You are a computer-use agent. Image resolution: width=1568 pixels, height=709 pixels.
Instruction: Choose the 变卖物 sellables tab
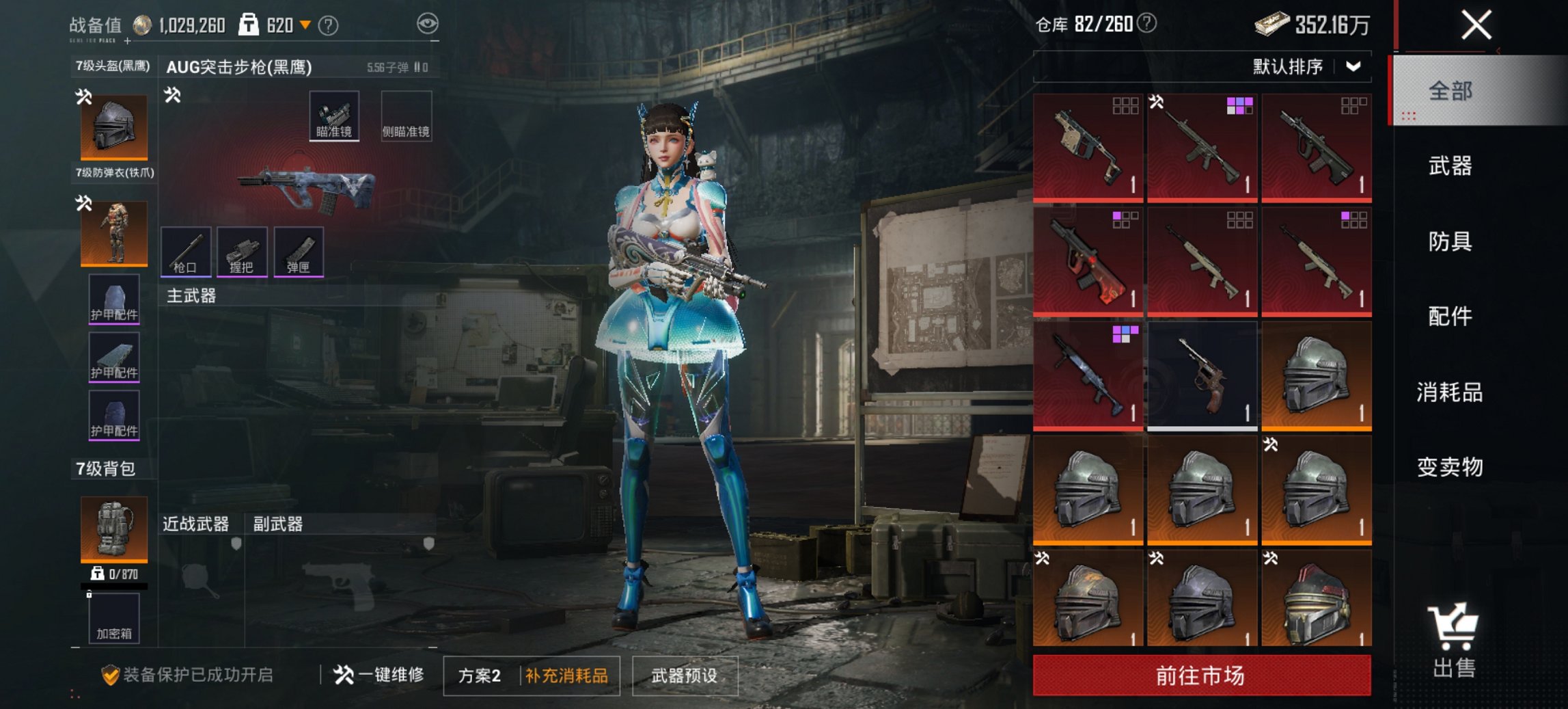(1450, 467)
